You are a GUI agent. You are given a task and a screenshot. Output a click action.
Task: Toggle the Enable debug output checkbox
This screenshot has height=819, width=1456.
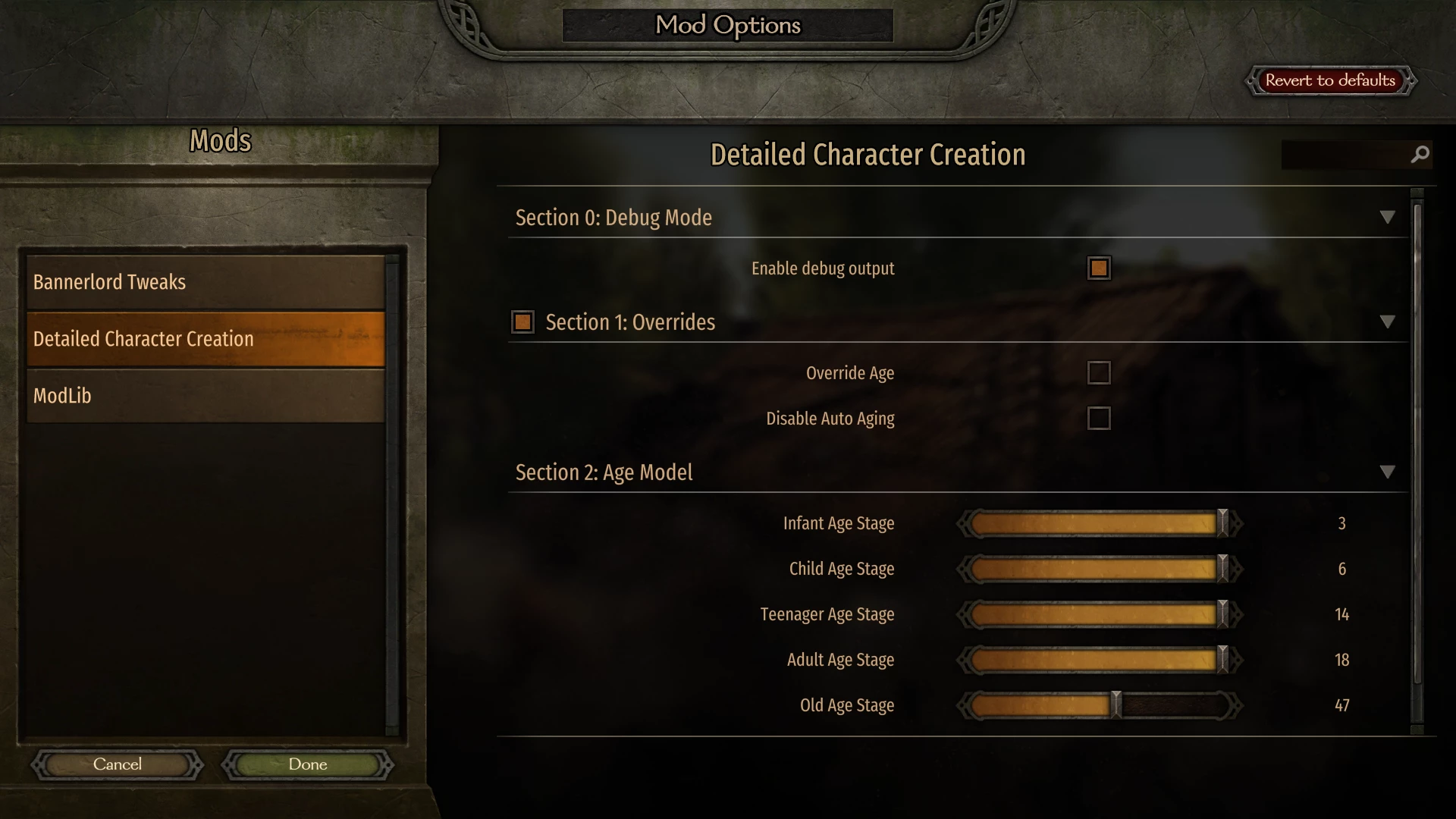(1099, 268)
